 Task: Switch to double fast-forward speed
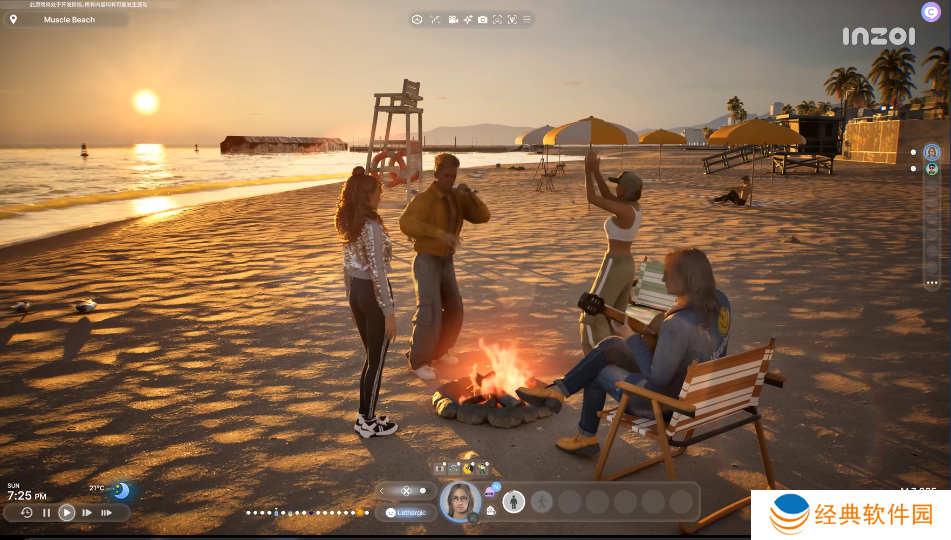87,512
